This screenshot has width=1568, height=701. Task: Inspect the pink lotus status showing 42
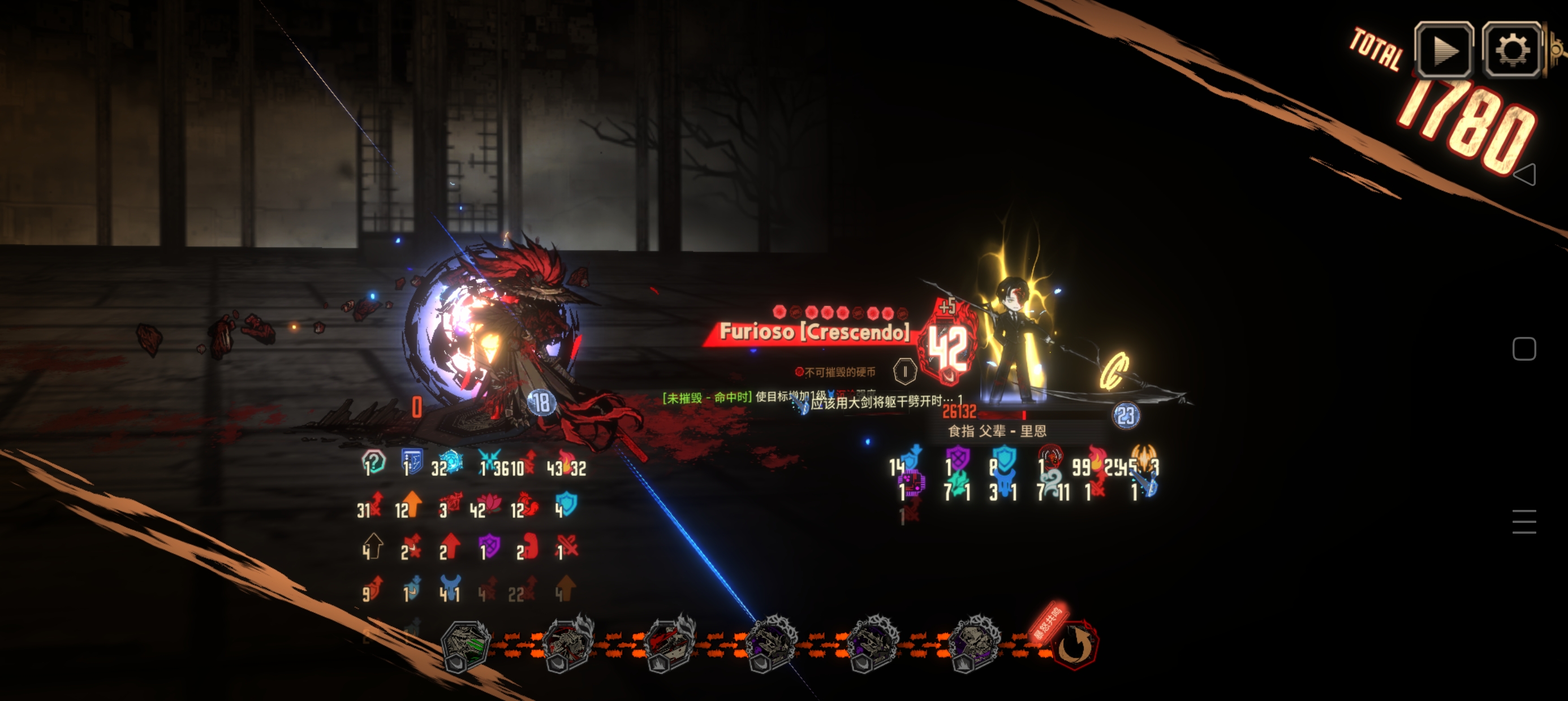[488, 505]
